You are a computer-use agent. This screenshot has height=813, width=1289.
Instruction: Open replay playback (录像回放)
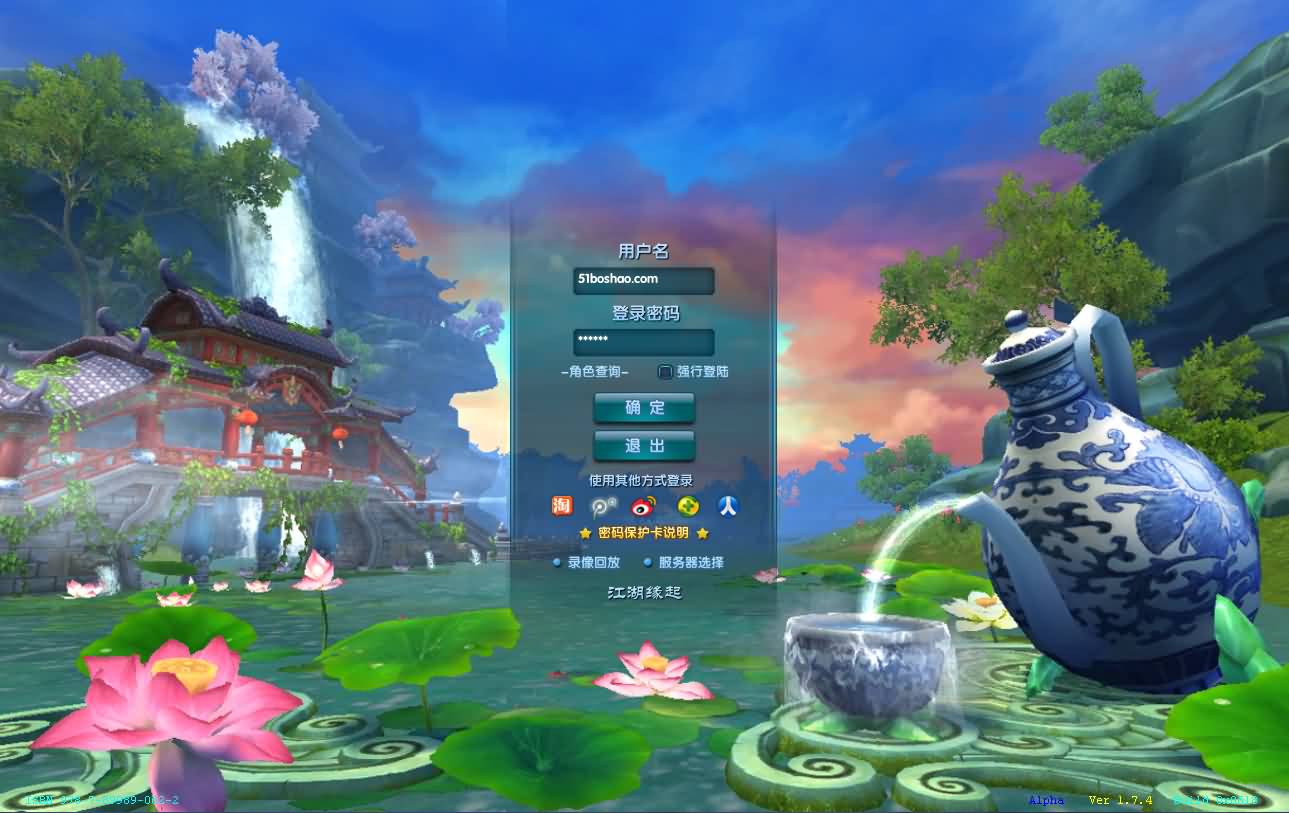pos(593,563)
